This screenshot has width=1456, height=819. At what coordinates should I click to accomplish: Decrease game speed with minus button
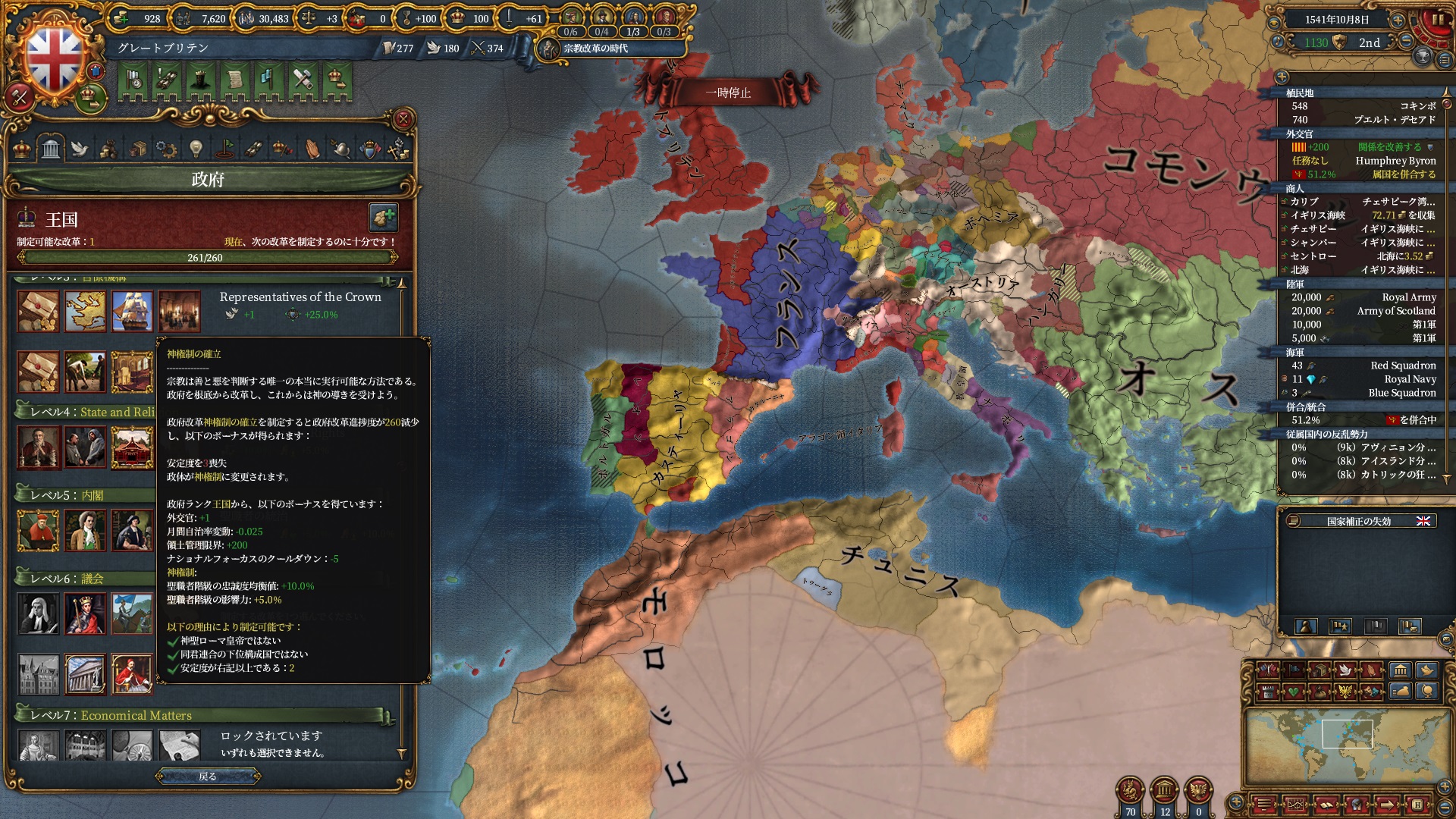(x=1406, y=42)
